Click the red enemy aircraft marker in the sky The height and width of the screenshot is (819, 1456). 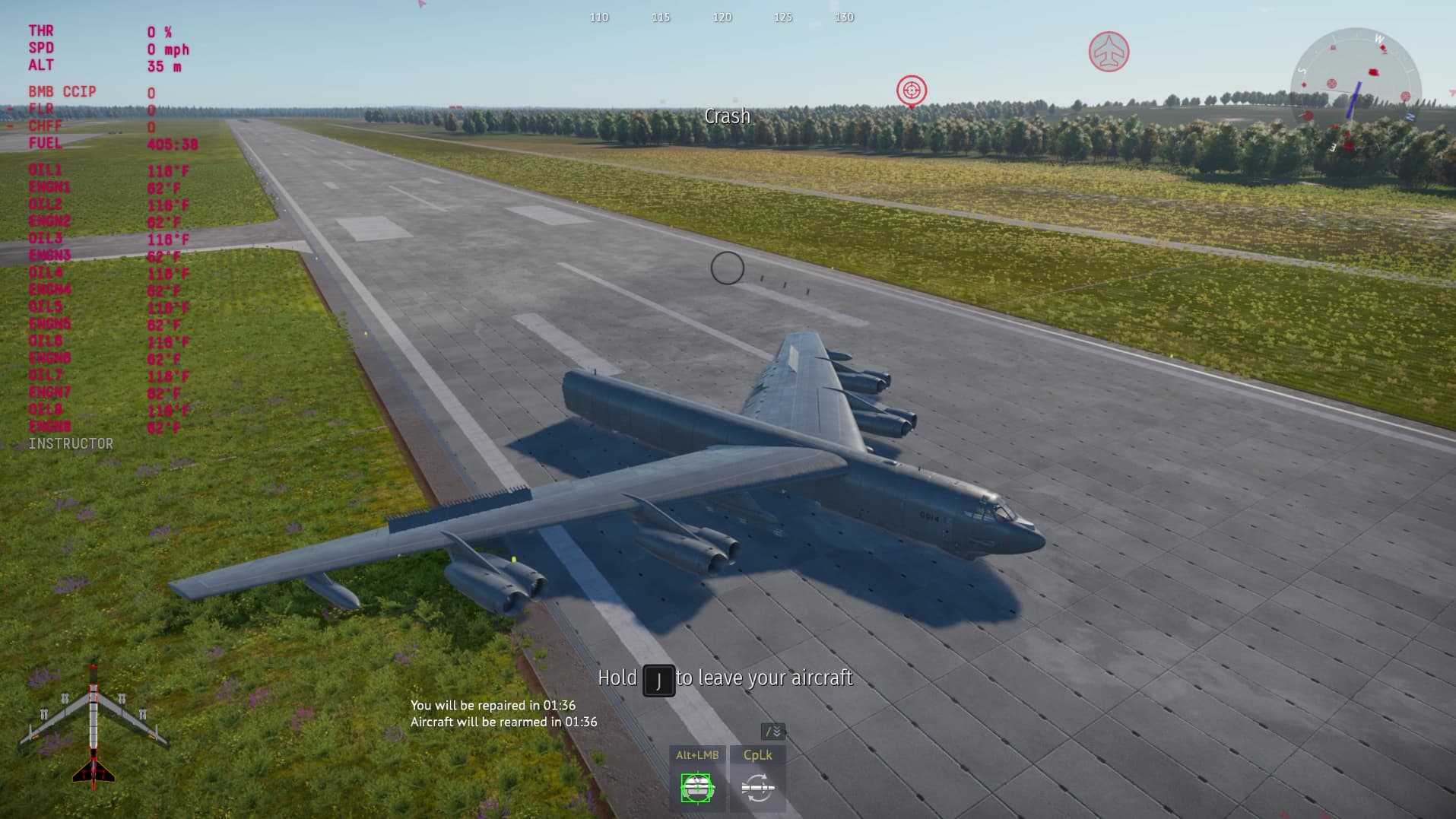(x=1109, y=51)
